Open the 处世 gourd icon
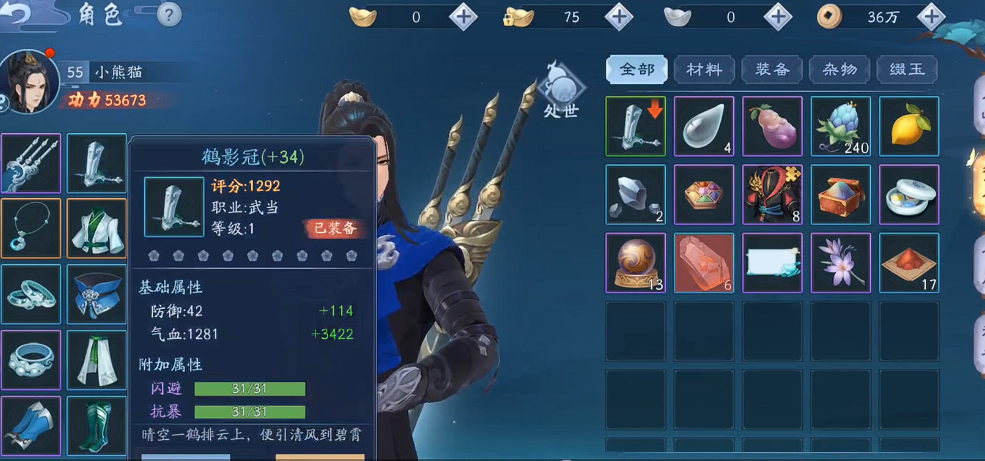The width and height of the screenshot is (985, 461). tap(560, 90)
